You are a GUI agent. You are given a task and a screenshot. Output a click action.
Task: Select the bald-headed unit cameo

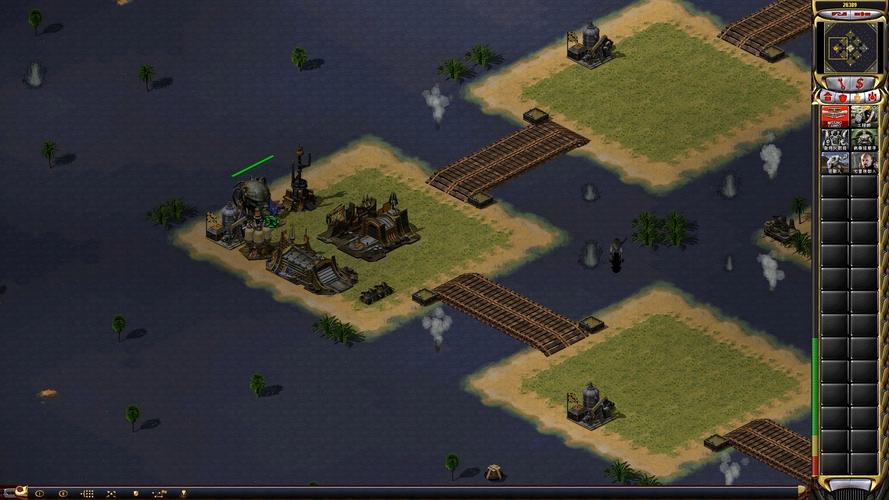[864, 162]
